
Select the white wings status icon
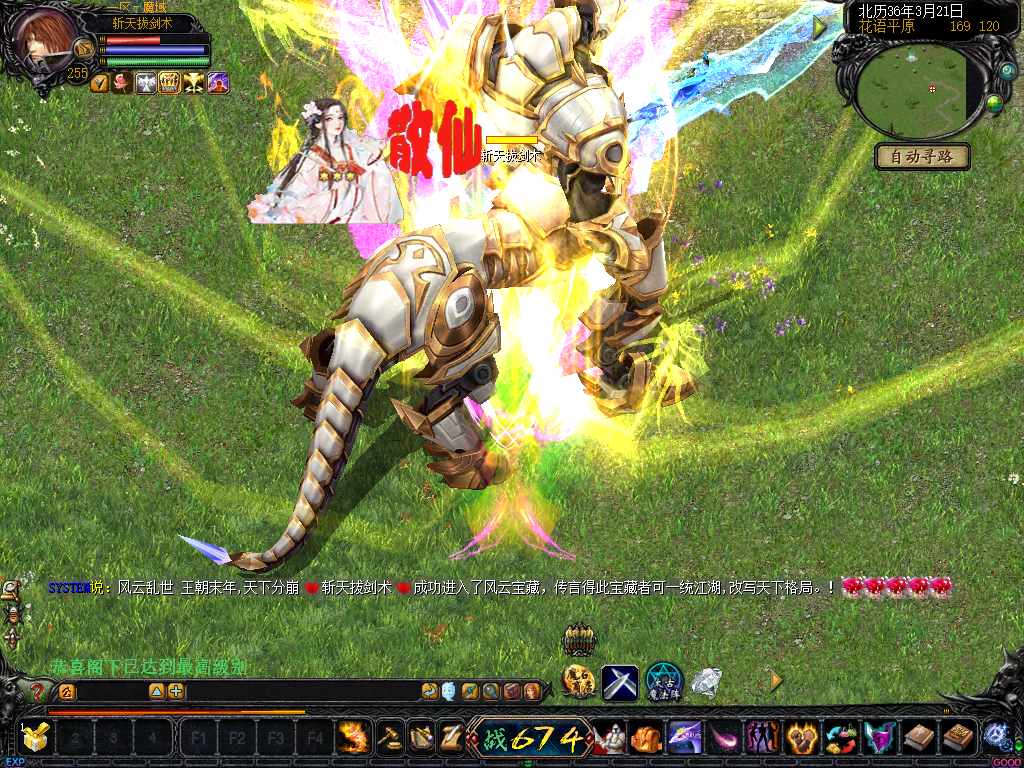(x=146, y=84)
